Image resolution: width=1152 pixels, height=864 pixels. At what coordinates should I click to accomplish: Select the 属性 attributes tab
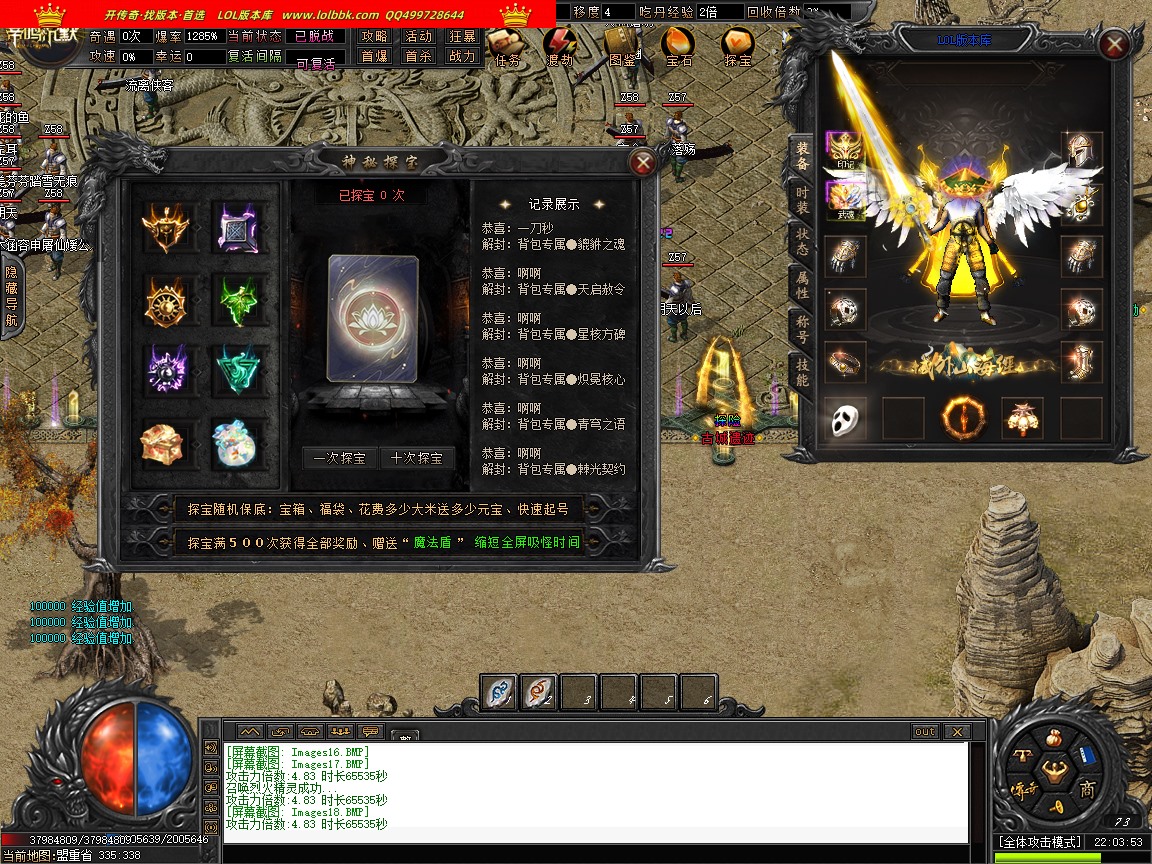tap(802, 284)
